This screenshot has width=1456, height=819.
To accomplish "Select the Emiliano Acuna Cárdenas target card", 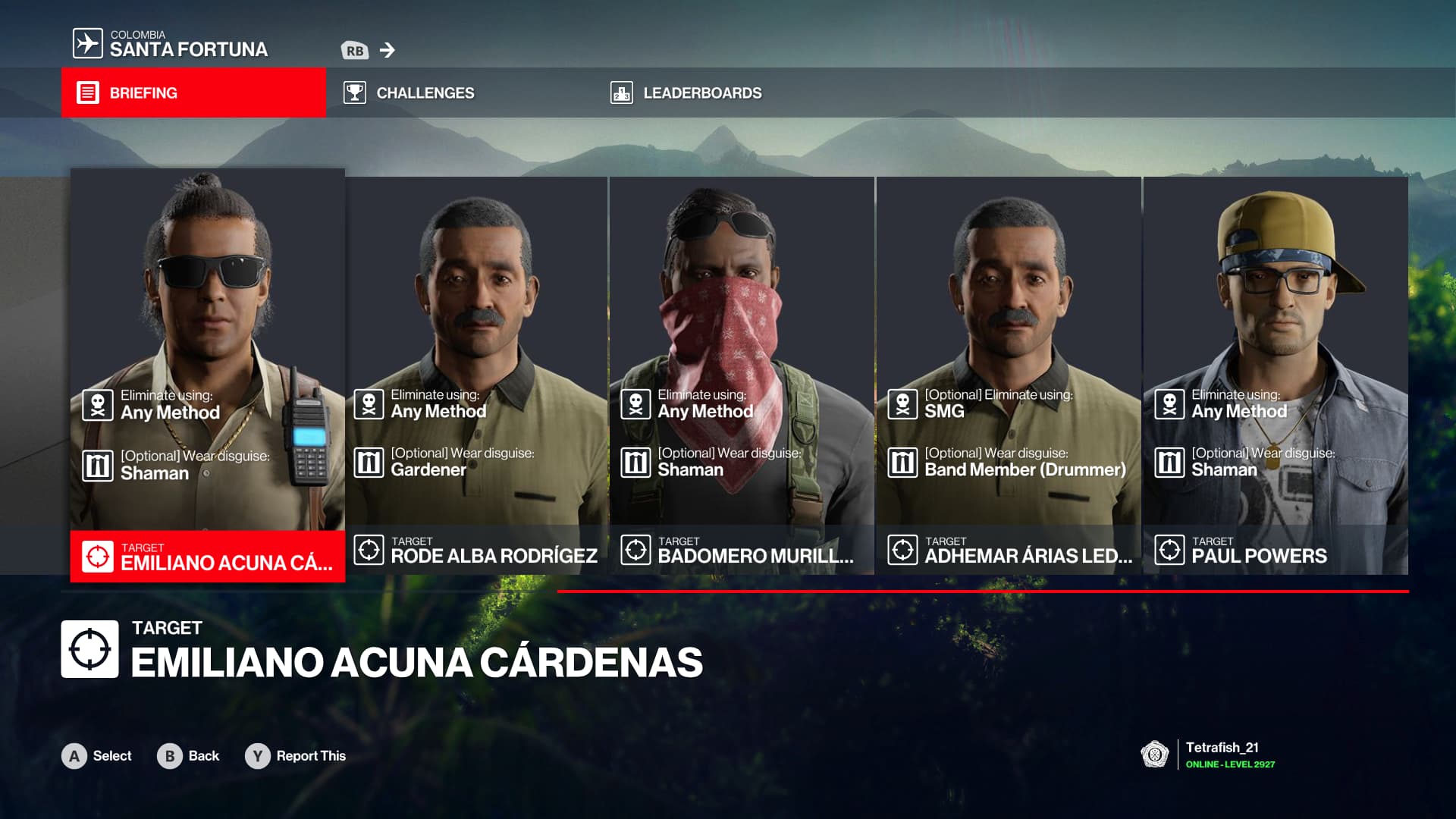I will (207, 375).
